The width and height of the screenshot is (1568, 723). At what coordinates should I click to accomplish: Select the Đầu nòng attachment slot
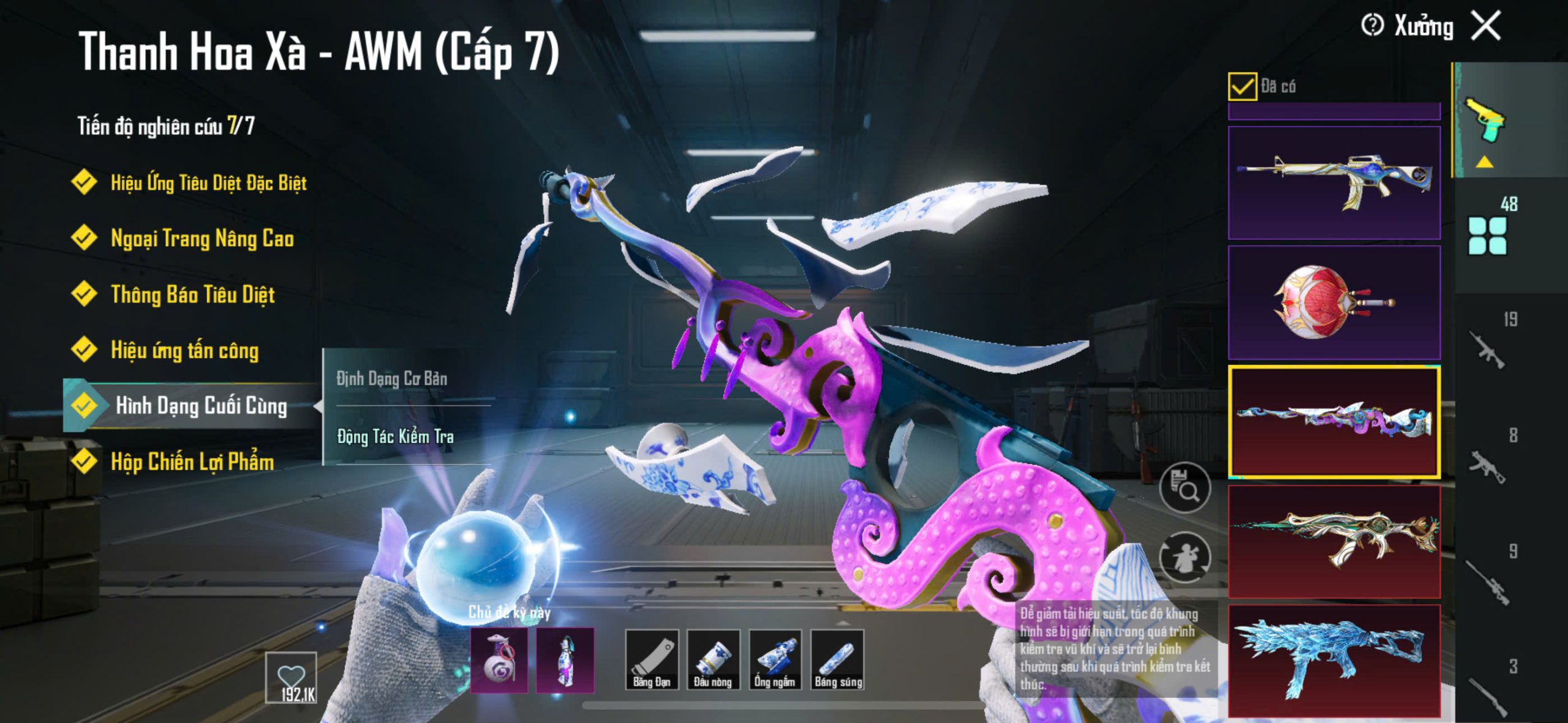(x=713, y=659)
